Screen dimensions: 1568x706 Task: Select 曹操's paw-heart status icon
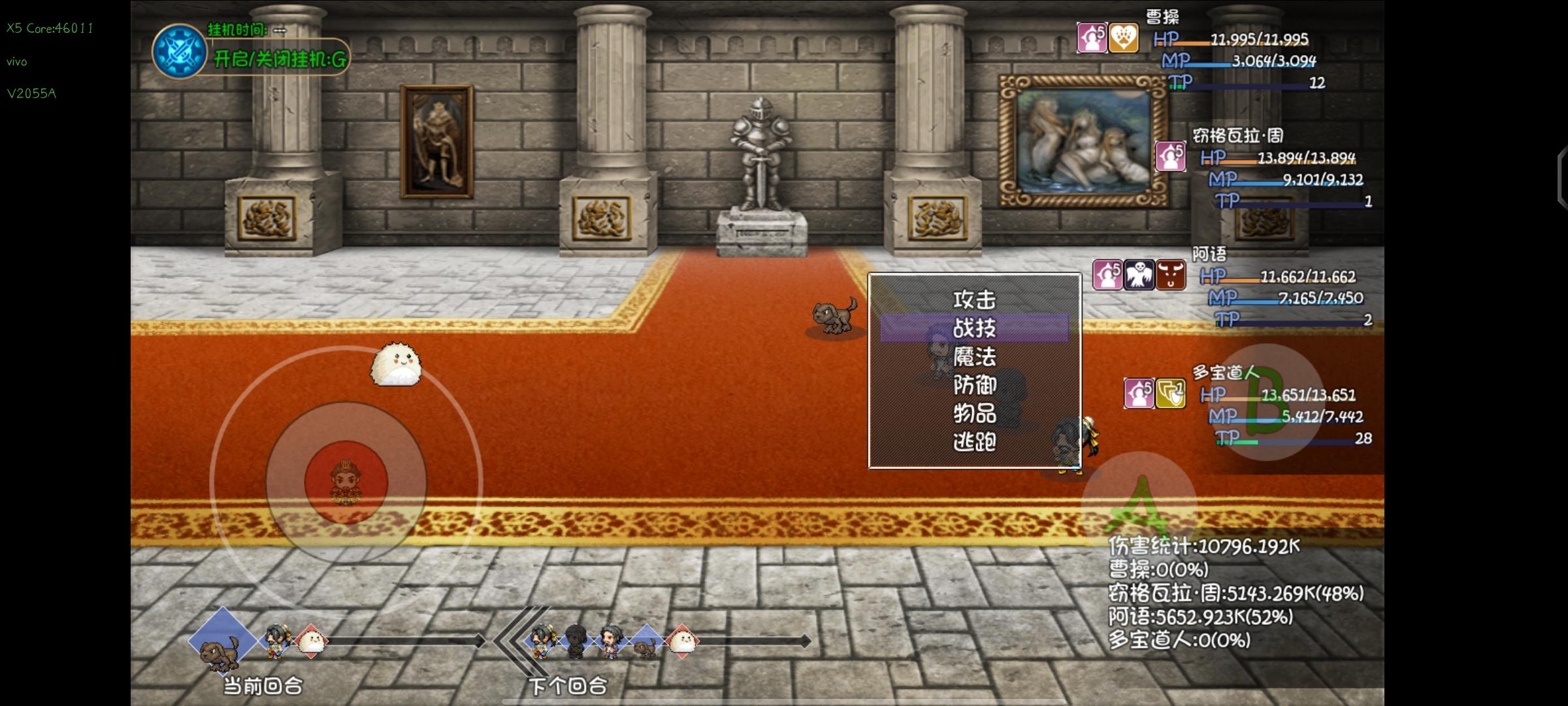click(x=1124, y=38)
